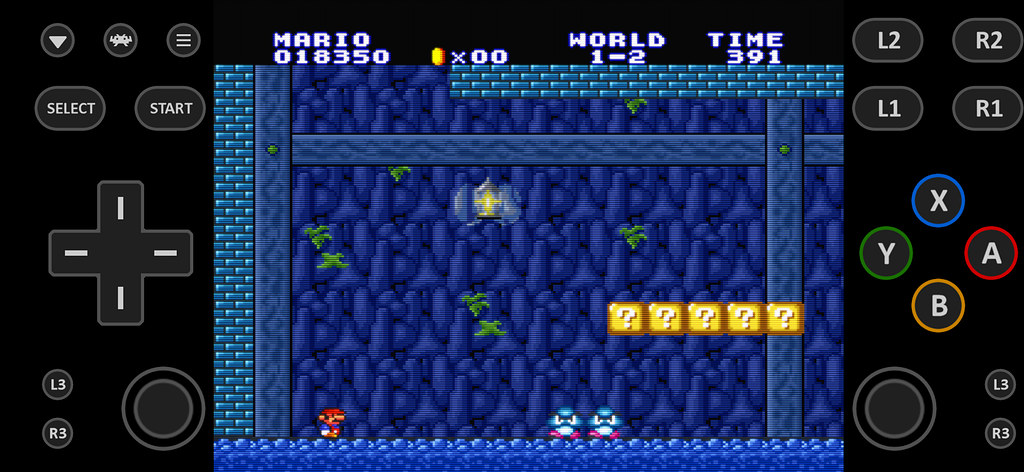This screenshot has height=472, width=1024.
Task: Tap the red A button
Action: pos(990,252)
